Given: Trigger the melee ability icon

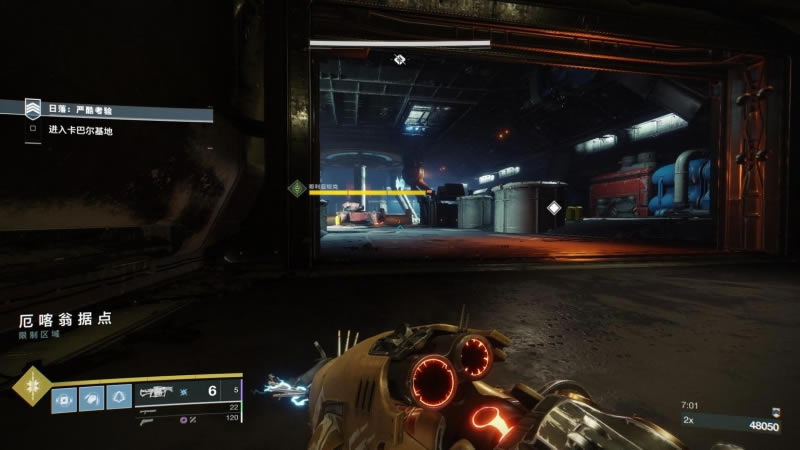Looking at the screenshot, I should (92, 397).
